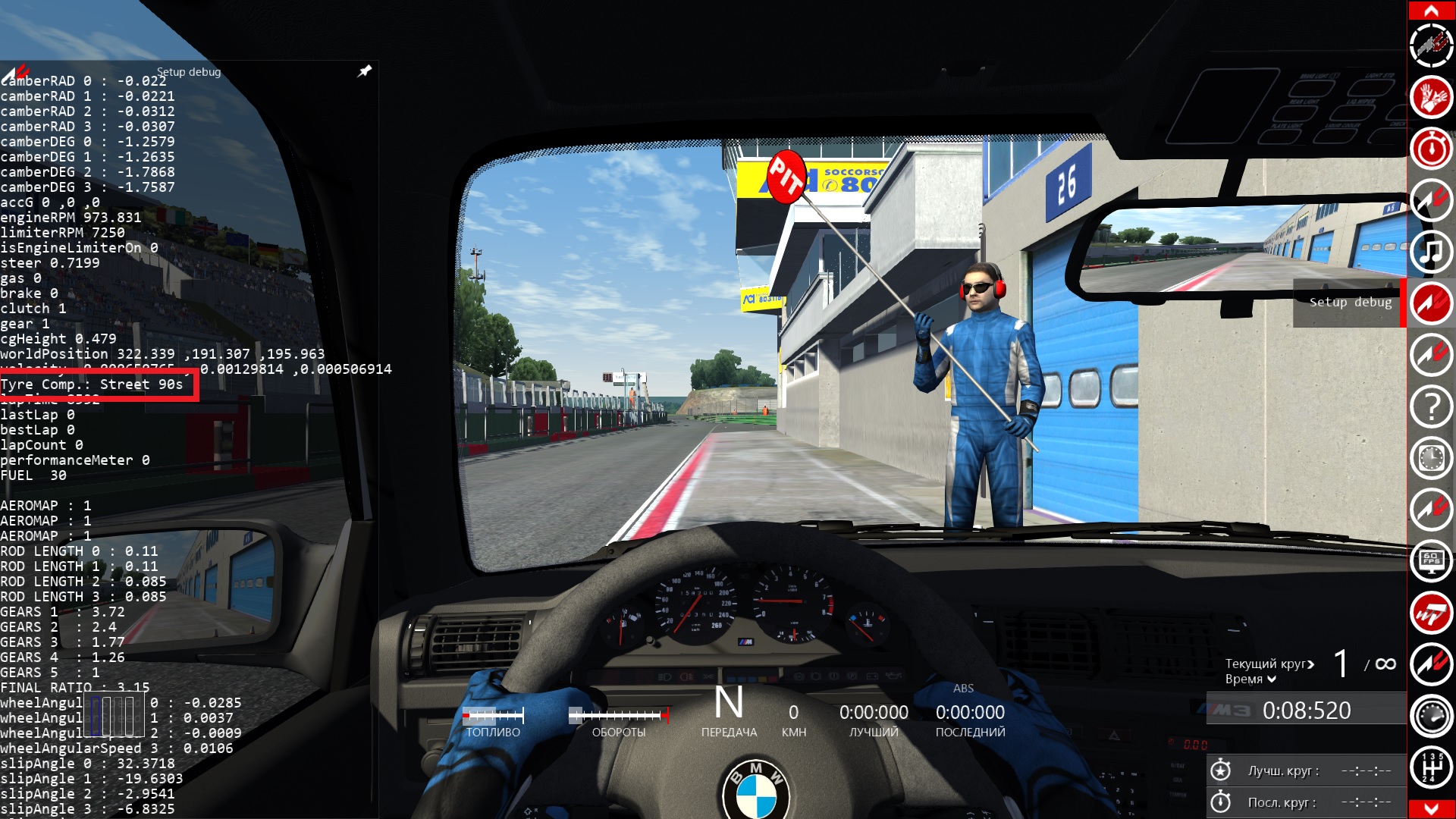
Task: Open the music note app
Action: (1431, 252)
